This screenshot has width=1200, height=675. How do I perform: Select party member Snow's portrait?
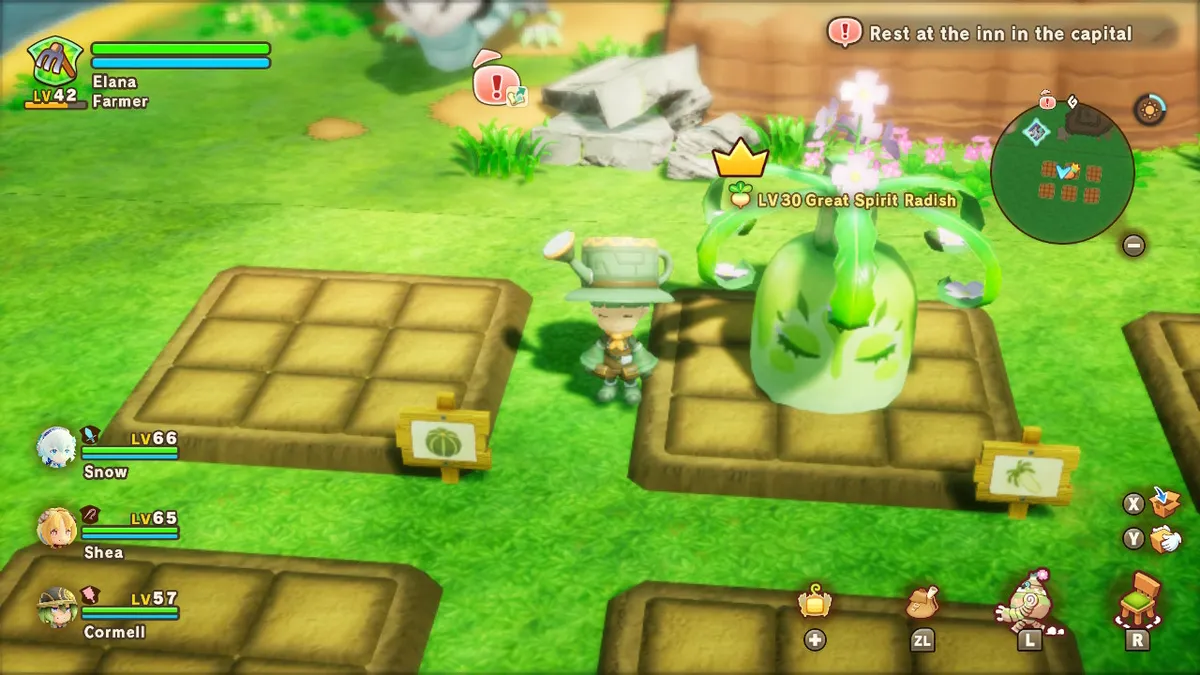(56, 447)
